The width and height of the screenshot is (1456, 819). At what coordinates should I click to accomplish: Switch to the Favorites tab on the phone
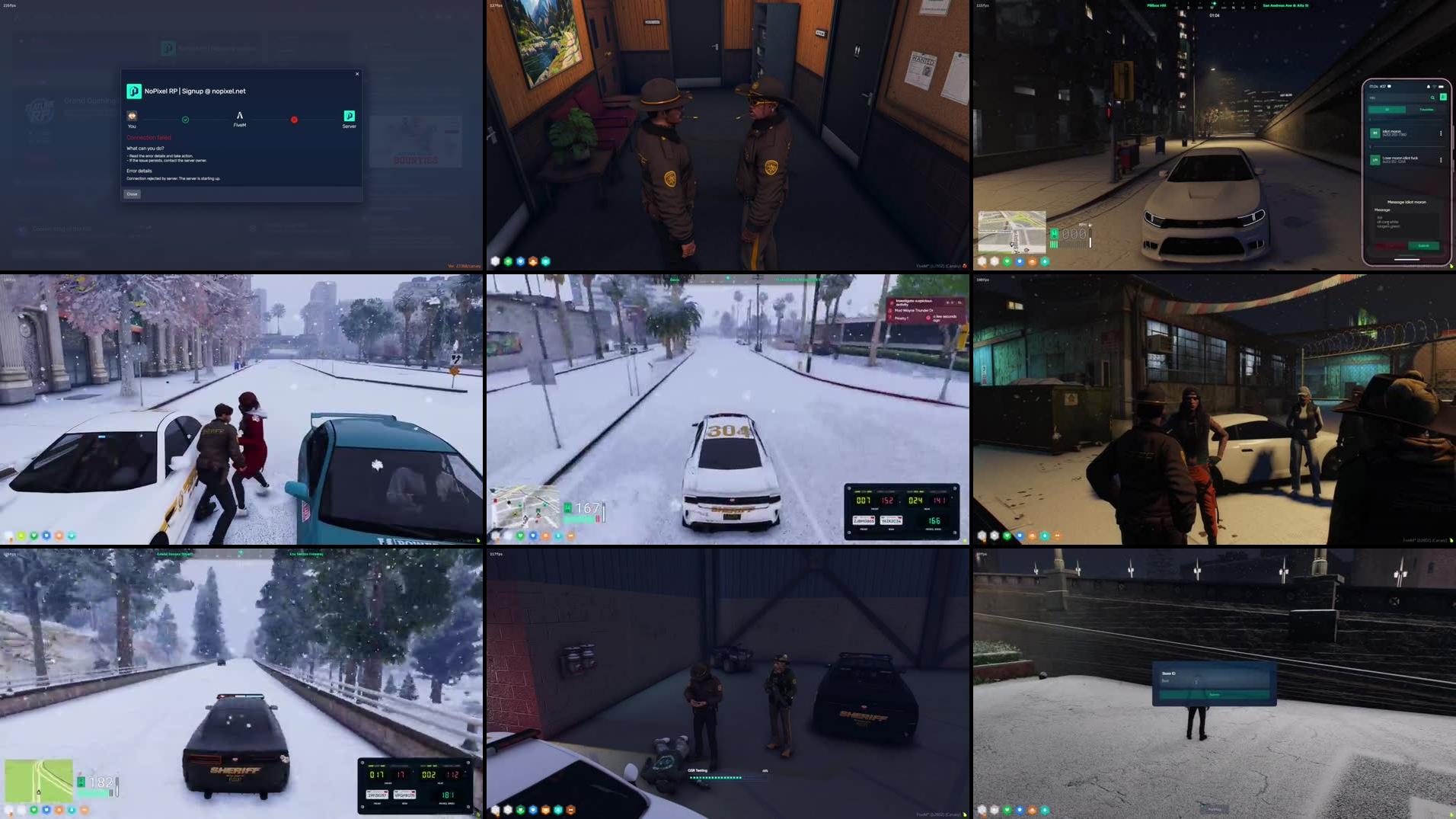tap(1427, 110)
